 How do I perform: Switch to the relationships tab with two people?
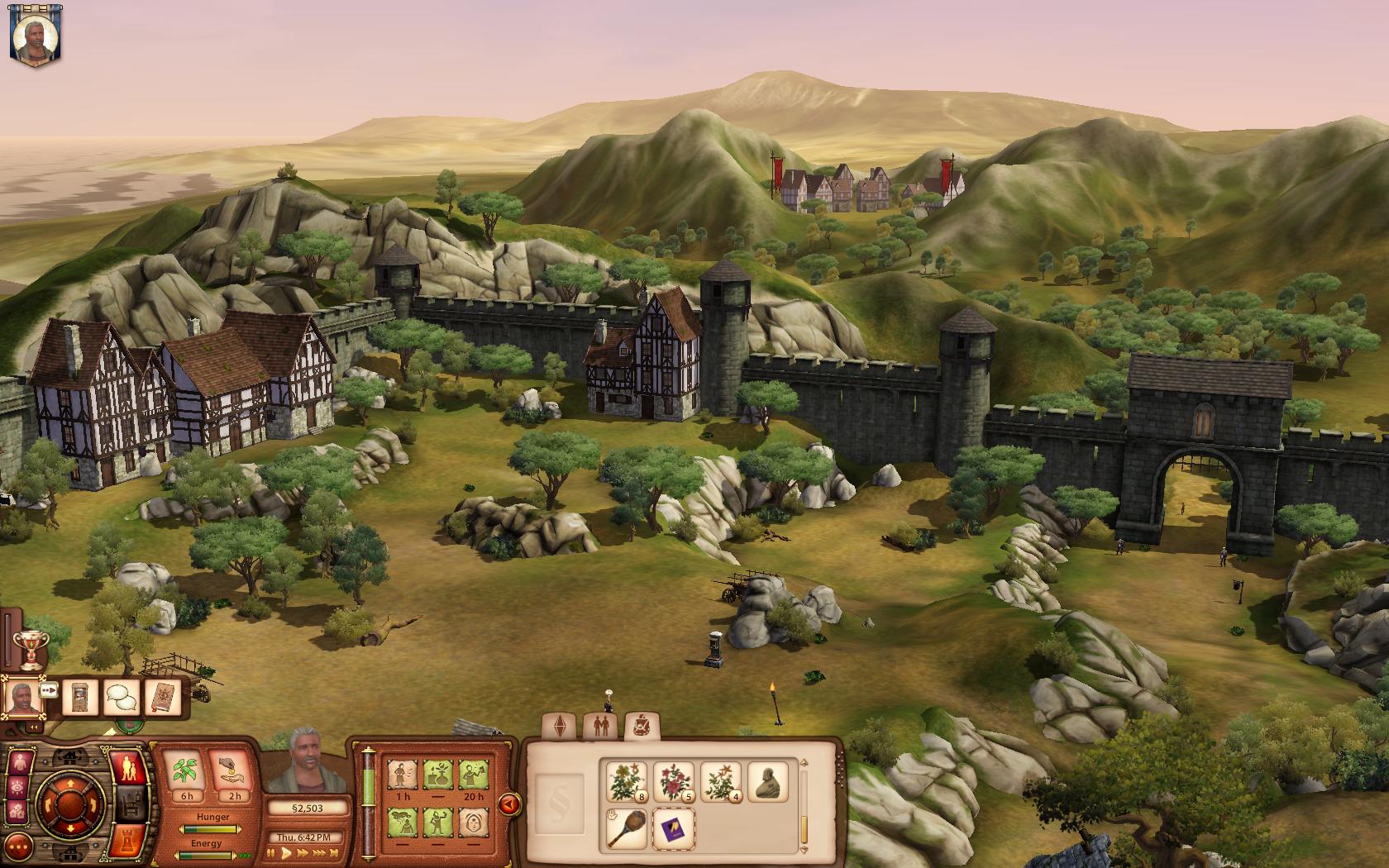tap(599, 727)
